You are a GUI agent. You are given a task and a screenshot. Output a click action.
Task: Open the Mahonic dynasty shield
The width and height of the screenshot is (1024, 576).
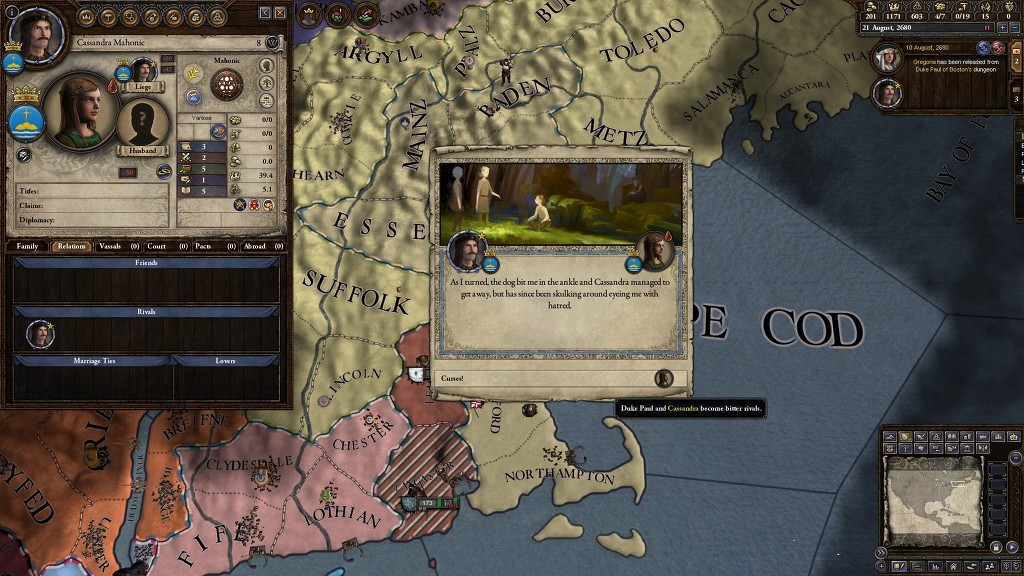coord(227,84)
